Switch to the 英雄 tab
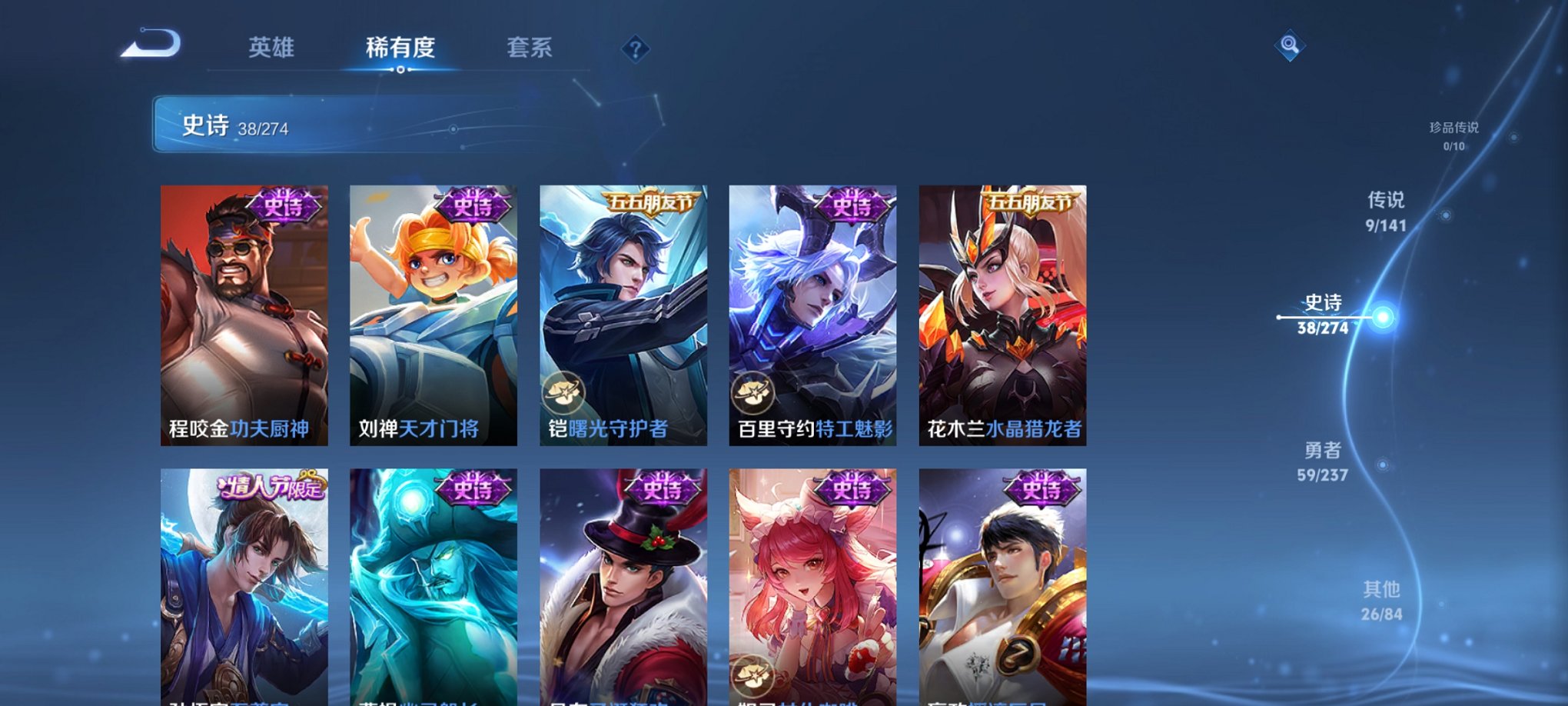The height and width of the screenshot is (706, 1568). click(x=273, y=48)
